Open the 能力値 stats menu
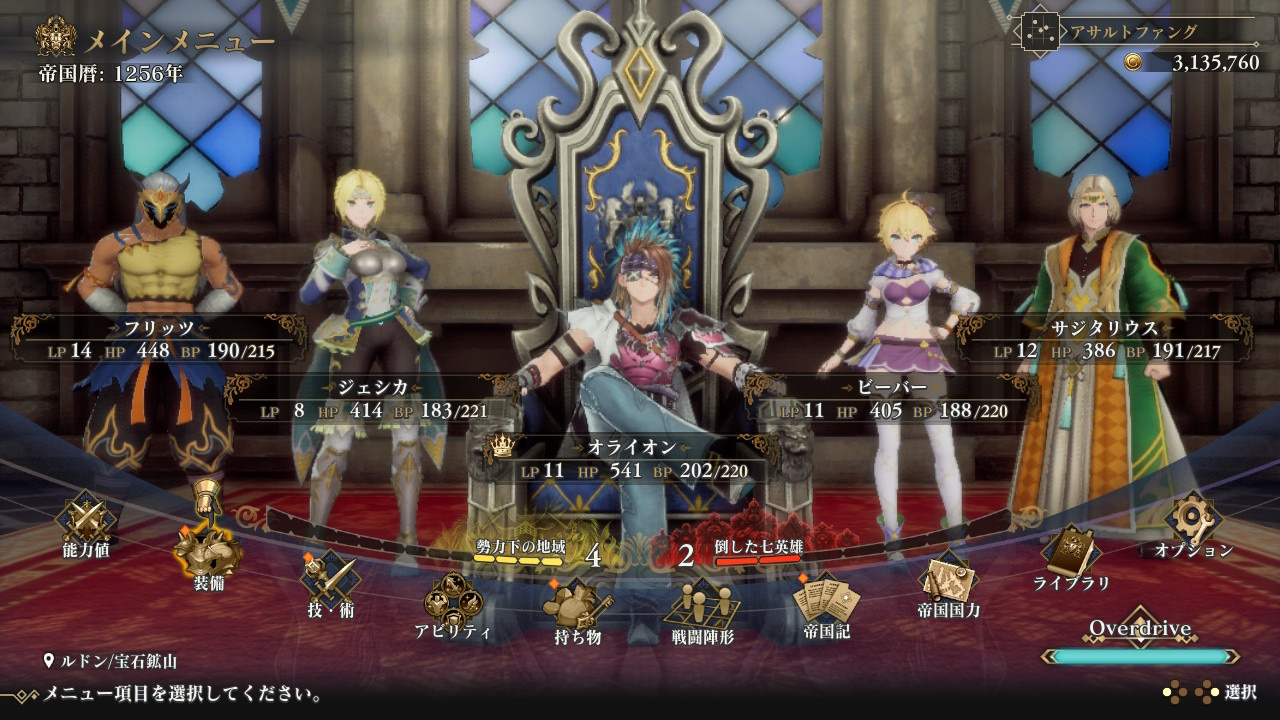The image size is (1280, 720). [x=86, y=522]
